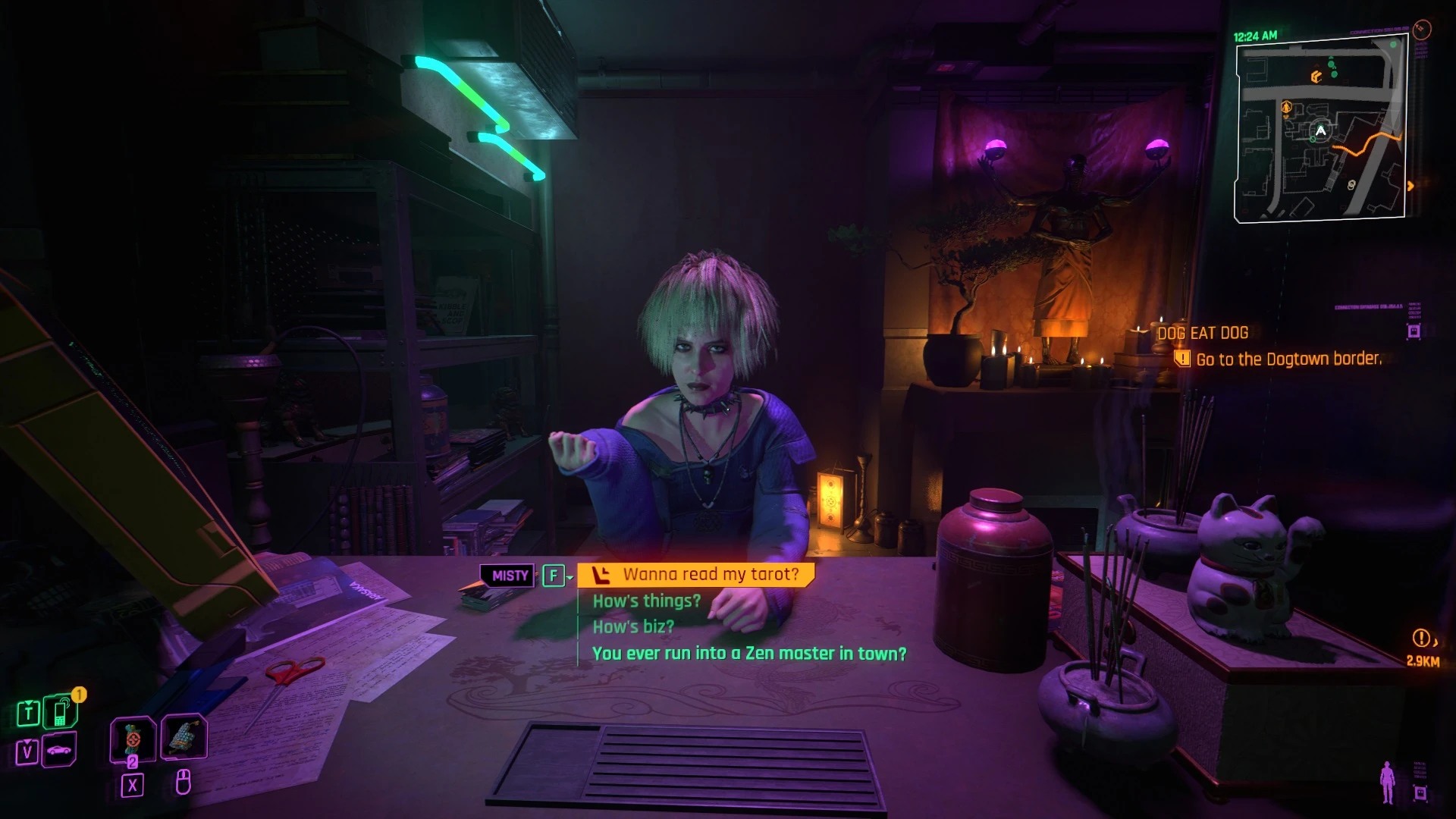Select the blue patterned consumable quick slot
1456x819 pixels.
pyautogui.click(x=184, y=736)
